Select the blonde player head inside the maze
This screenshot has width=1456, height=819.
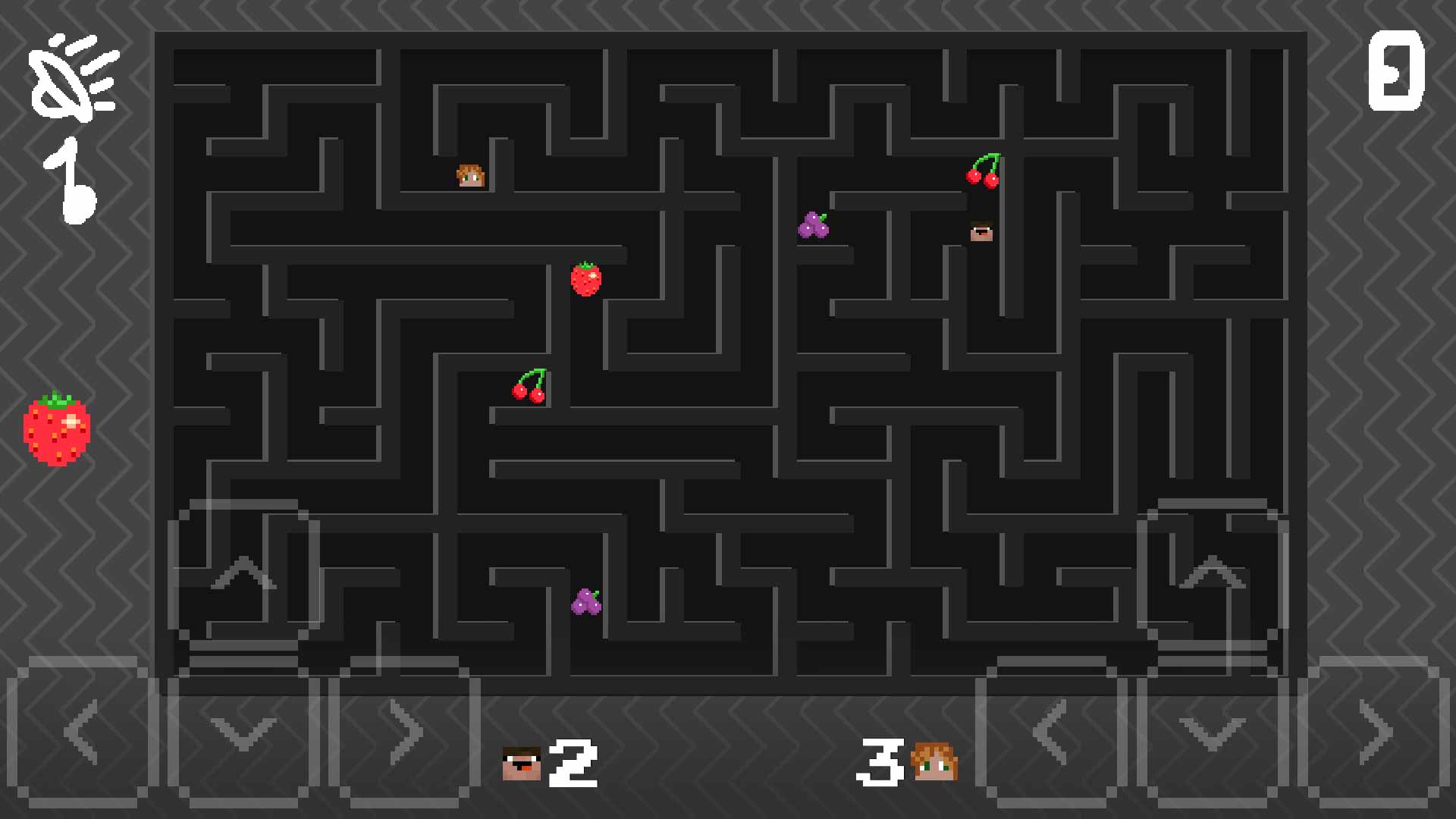coord(469,175)
